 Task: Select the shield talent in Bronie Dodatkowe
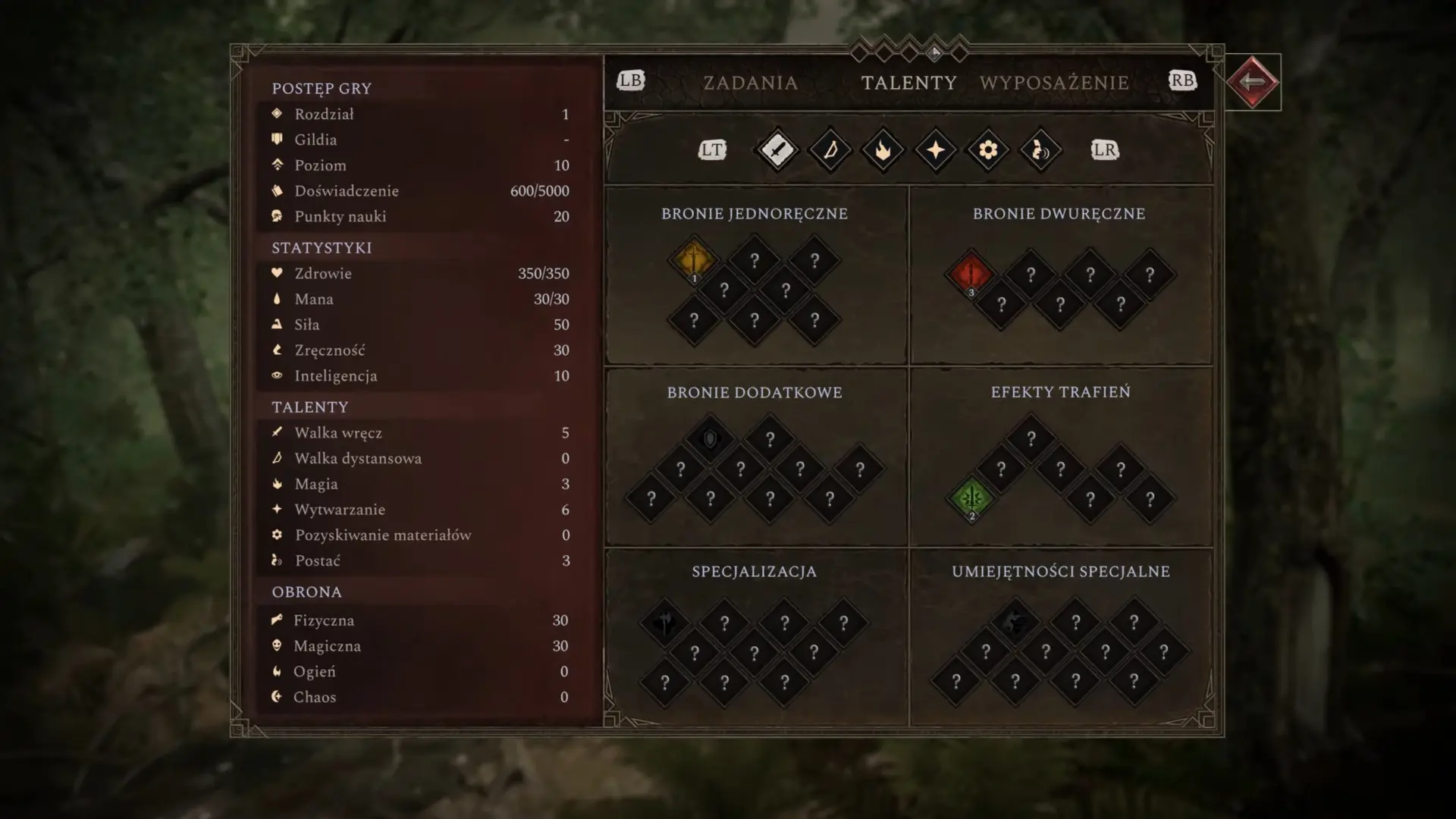click(710, 439)
